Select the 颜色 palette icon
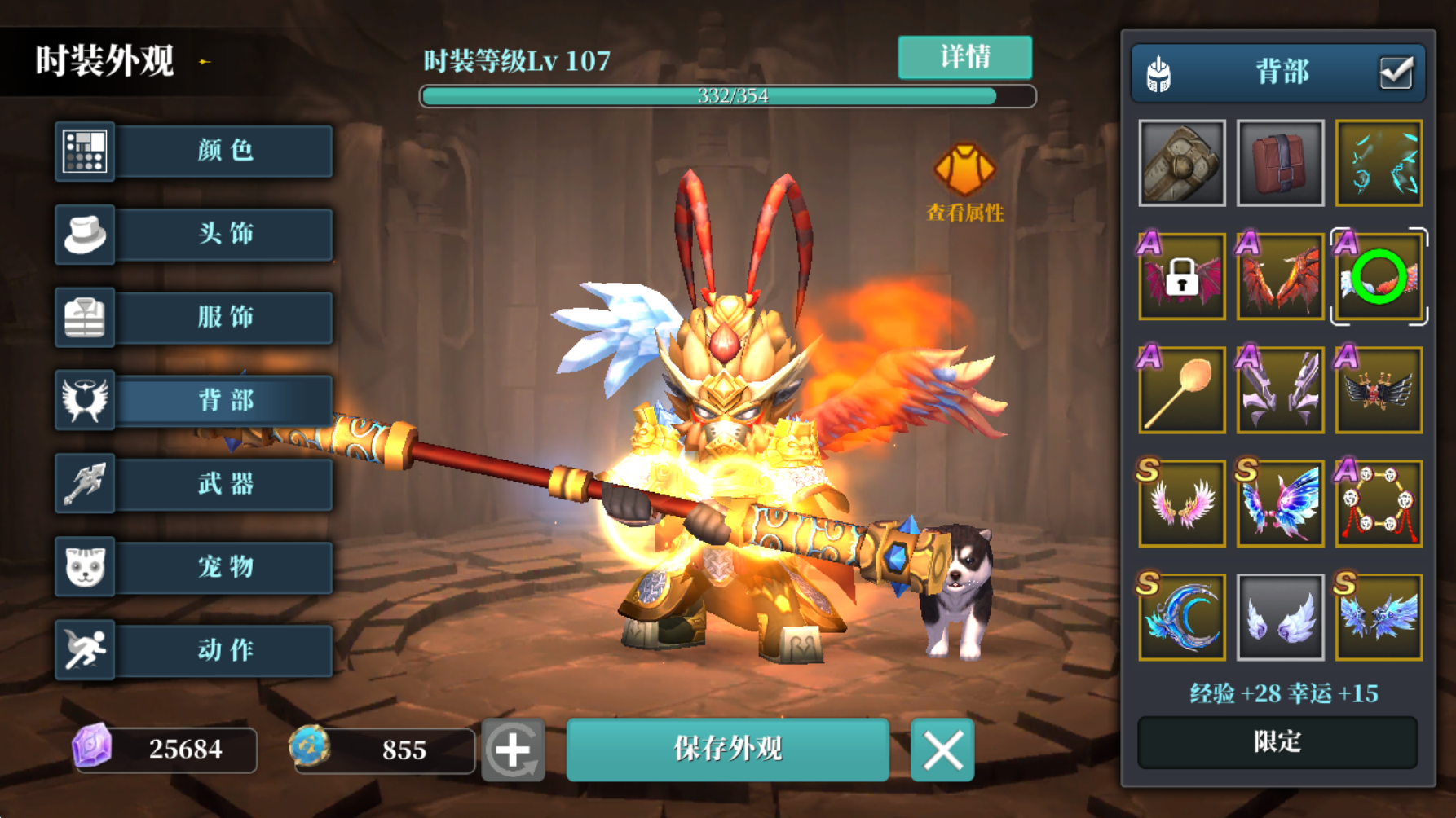 click(x=86, y=152)
